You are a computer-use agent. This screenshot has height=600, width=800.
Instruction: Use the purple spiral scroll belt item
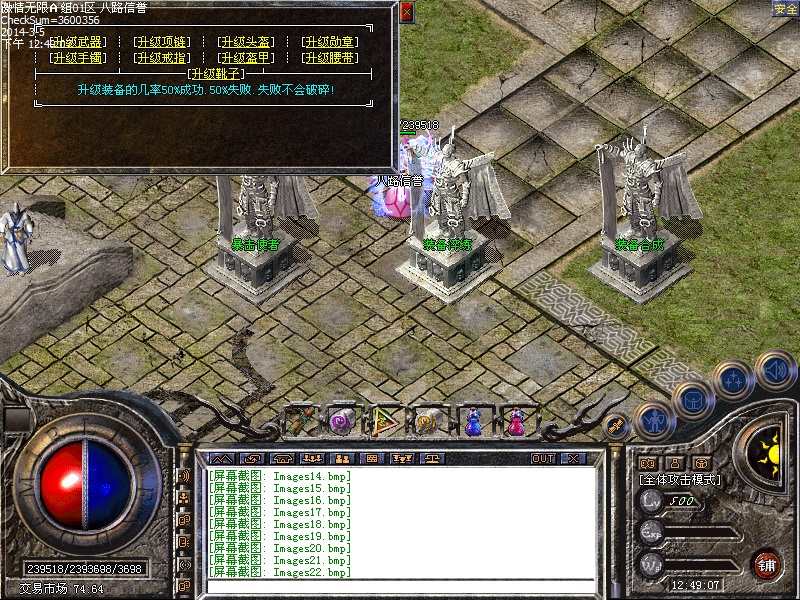[343, 421]
